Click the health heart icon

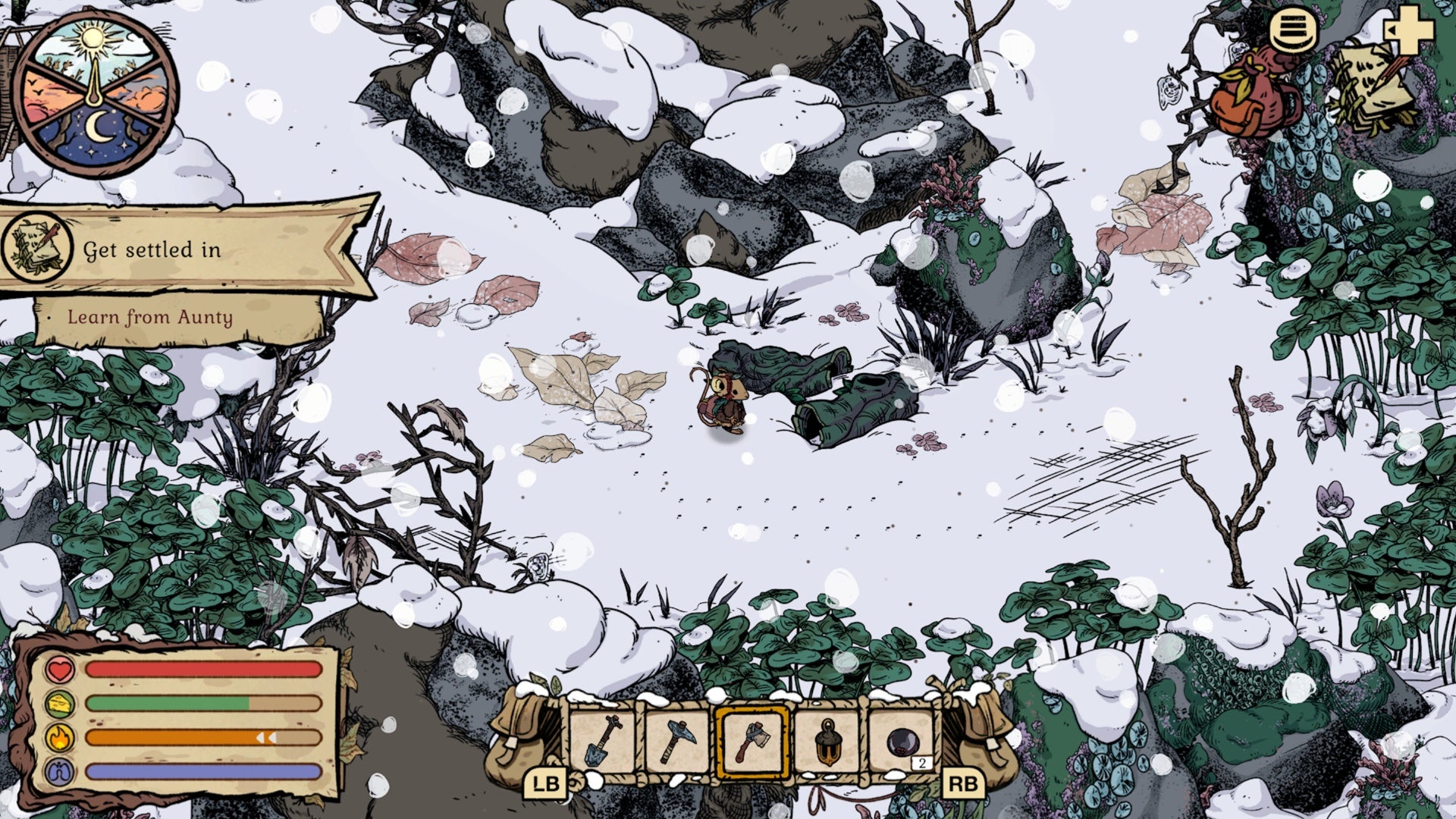[x=59, y=671]
